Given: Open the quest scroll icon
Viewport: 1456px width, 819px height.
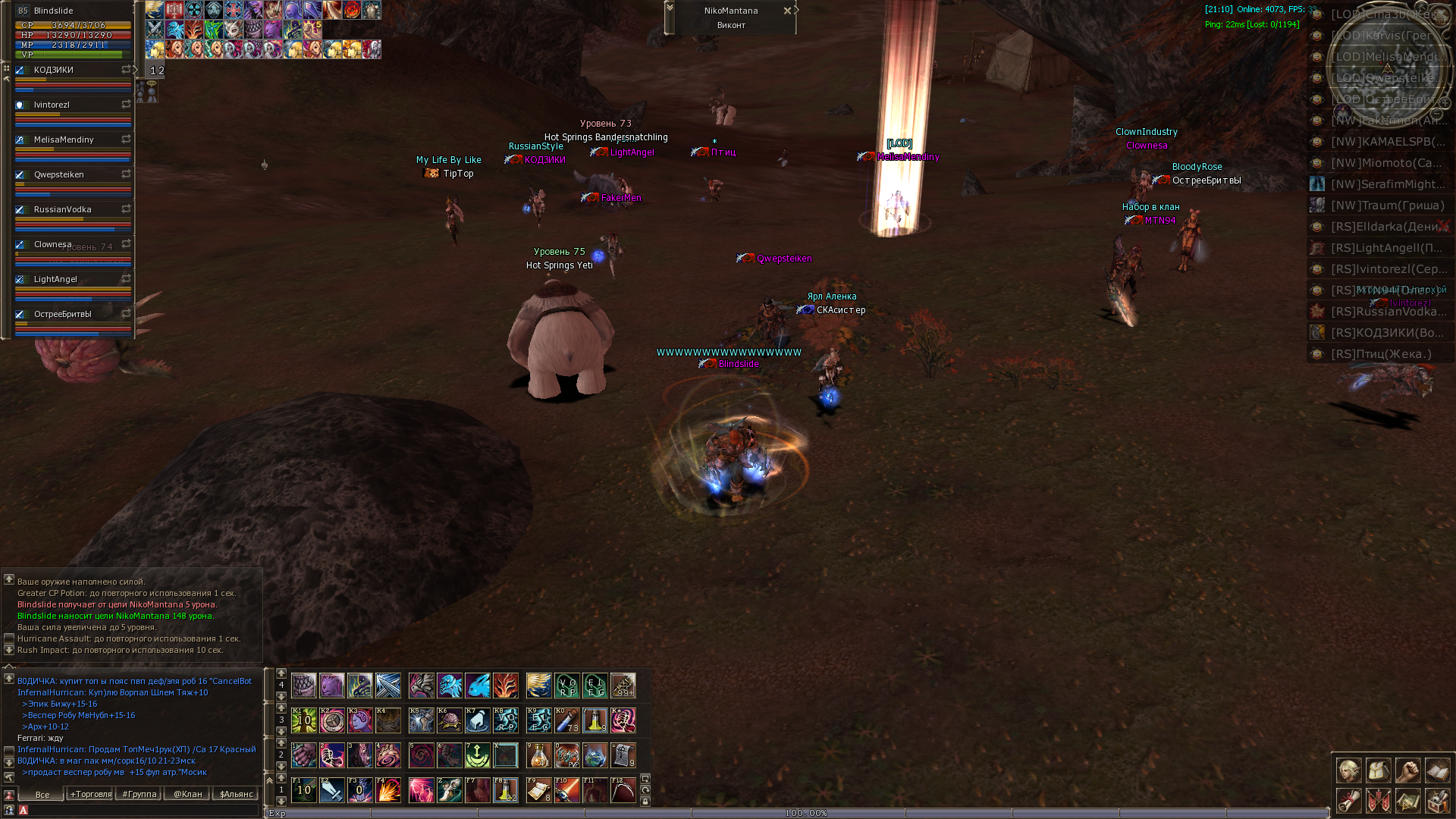Looking at the screenshot, I should [1348, 800].
